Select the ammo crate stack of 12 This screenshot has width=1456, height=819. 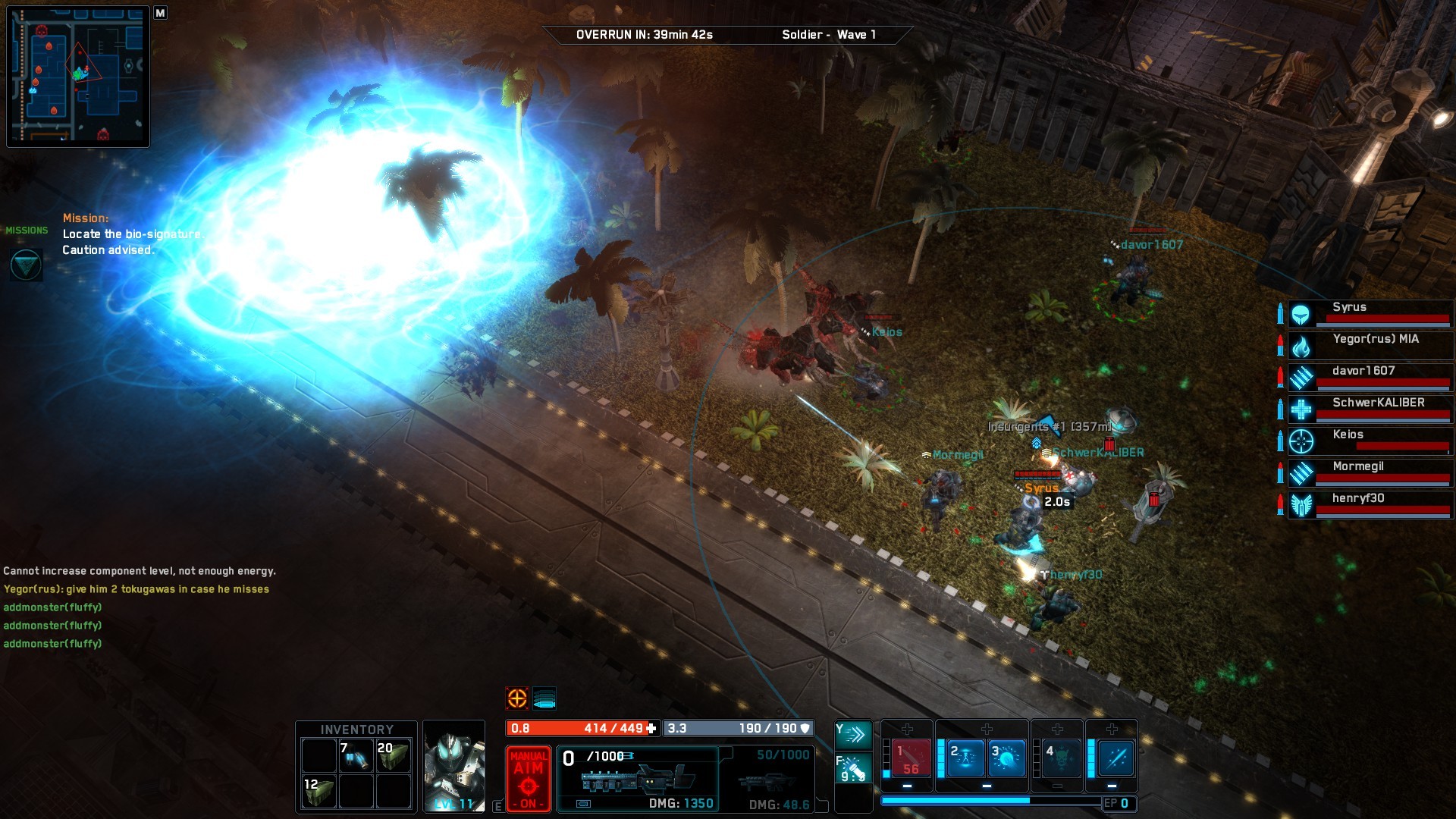tap(318, 792)
